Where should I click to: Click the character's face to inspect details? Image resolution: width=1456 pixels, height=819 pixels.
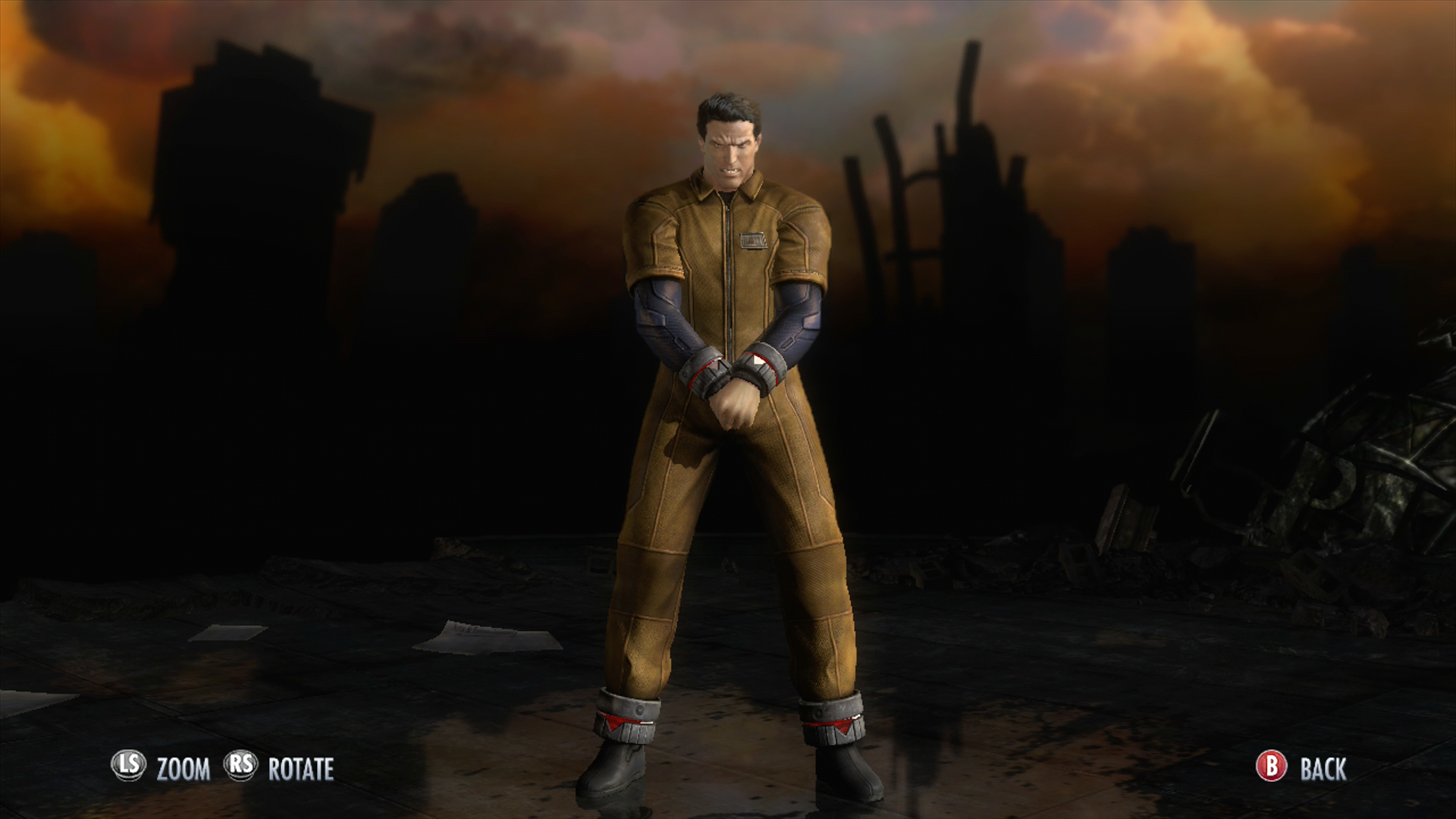coord(730,152)
